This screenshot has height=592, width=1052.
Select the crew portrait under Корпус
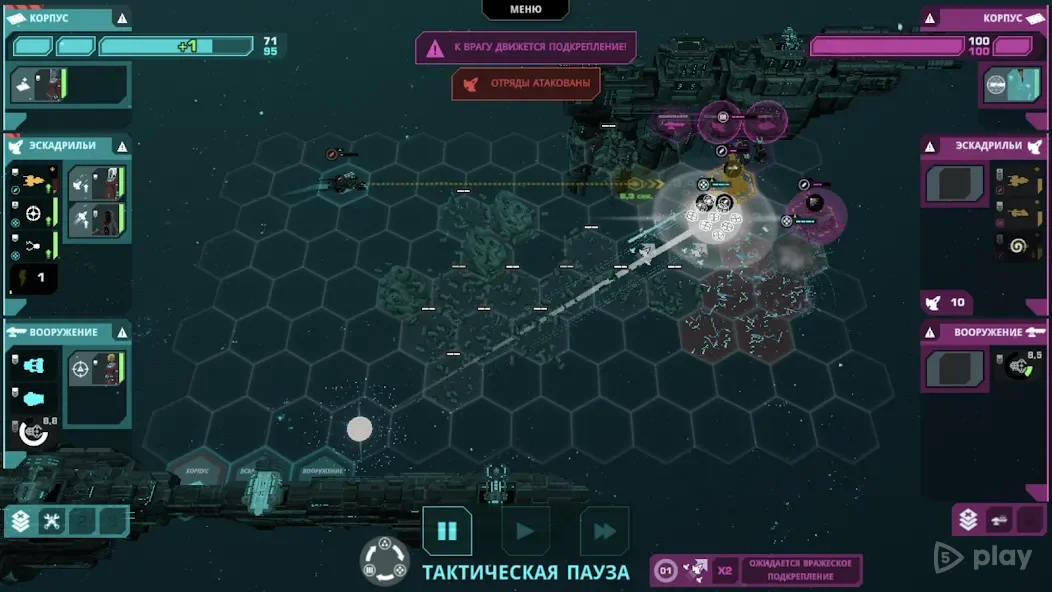point(39,85)
